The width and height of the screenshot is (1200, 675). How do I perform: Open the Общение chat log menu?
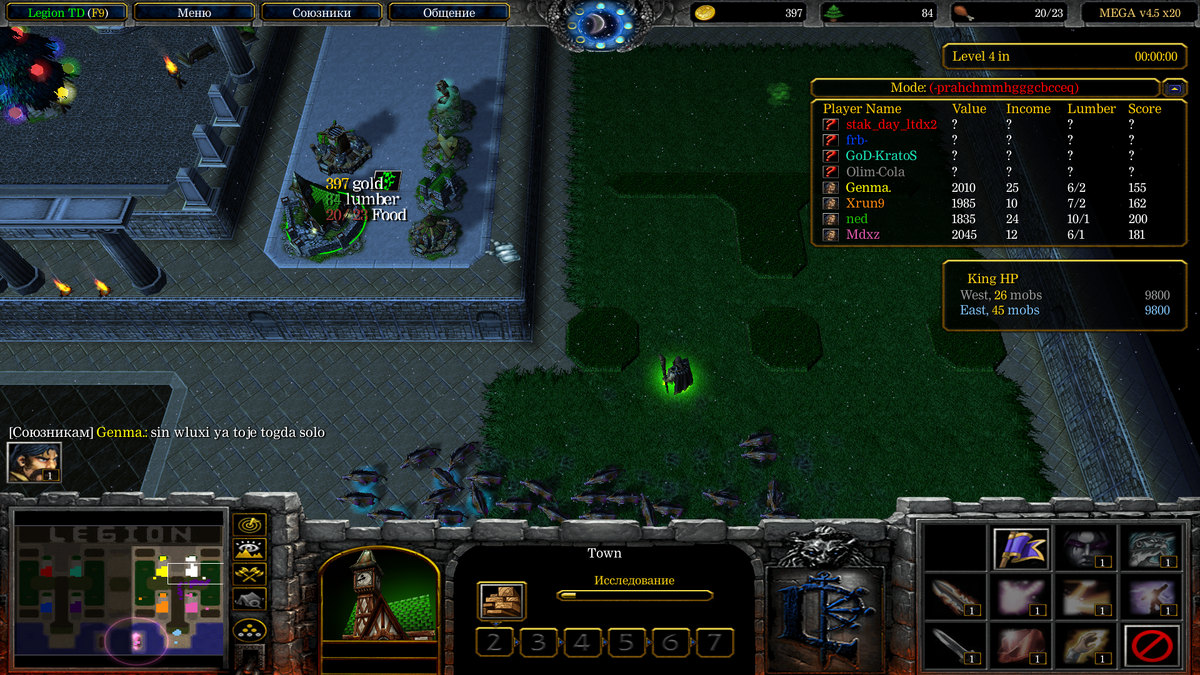[x=448, y=13]
